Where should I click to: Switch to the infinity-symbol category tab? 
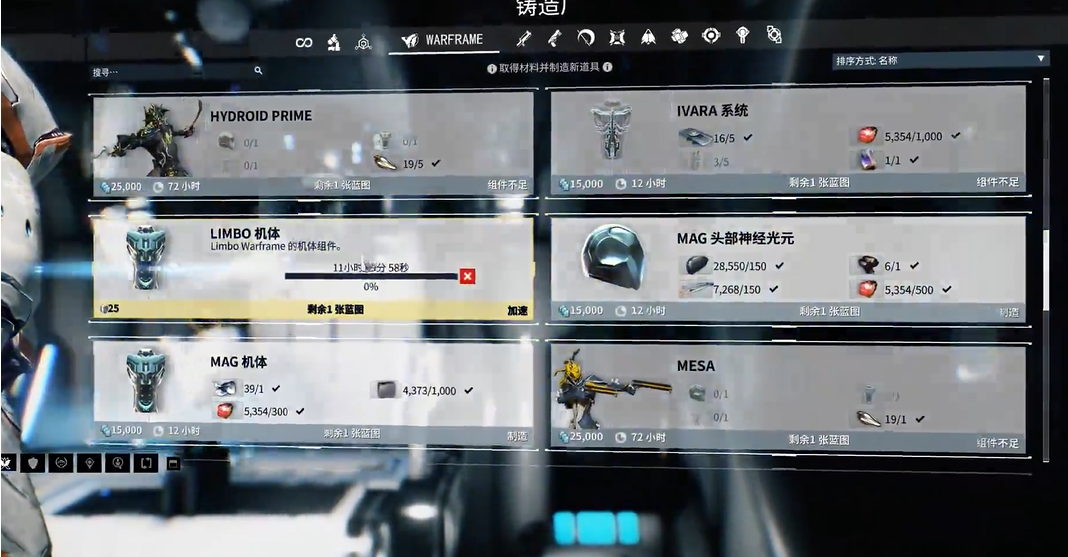pos(304,42)
